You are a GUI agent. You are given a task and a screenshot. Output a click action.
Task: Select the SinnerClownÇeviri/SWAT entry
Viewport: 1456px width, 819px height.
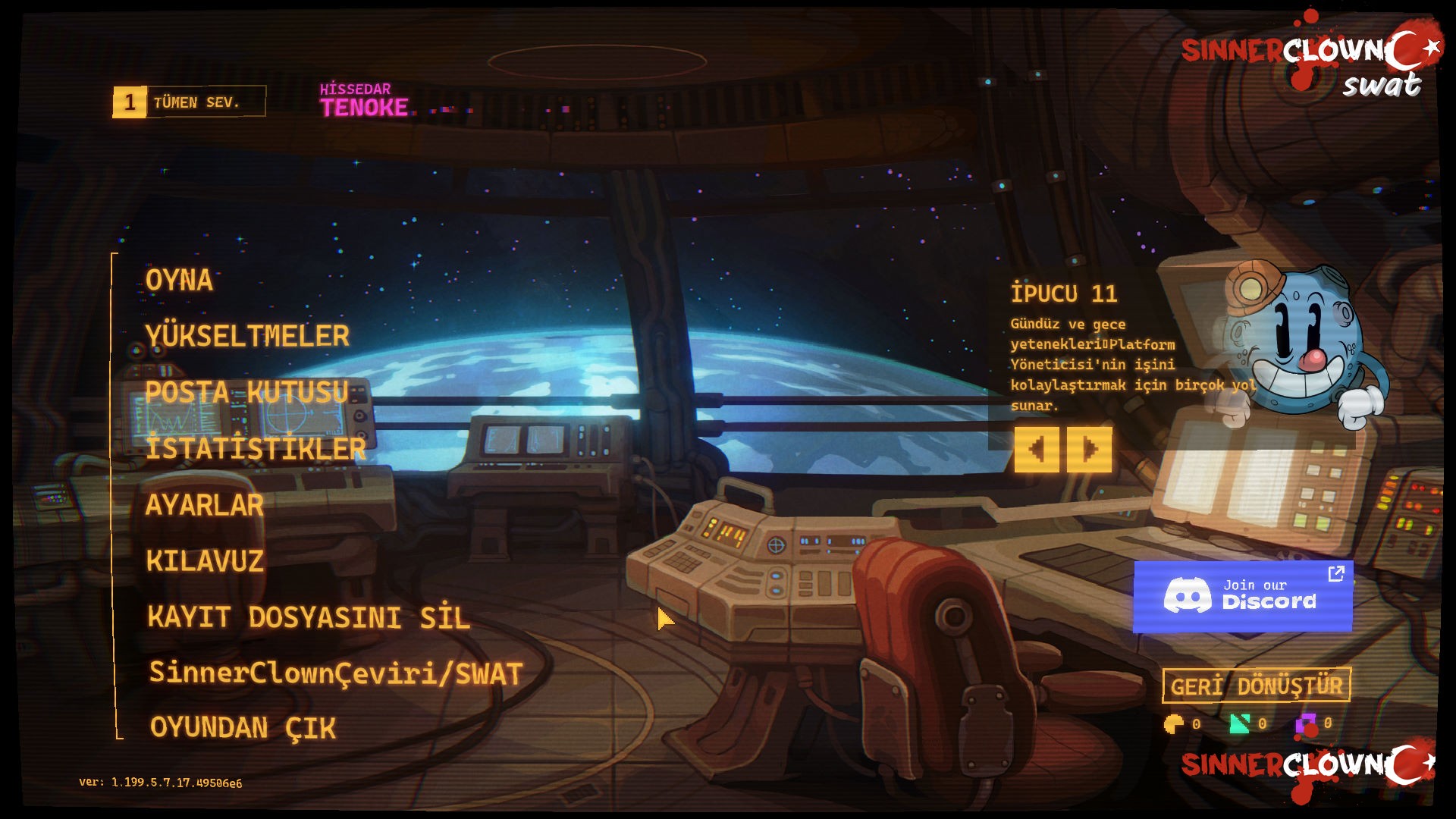336,673
